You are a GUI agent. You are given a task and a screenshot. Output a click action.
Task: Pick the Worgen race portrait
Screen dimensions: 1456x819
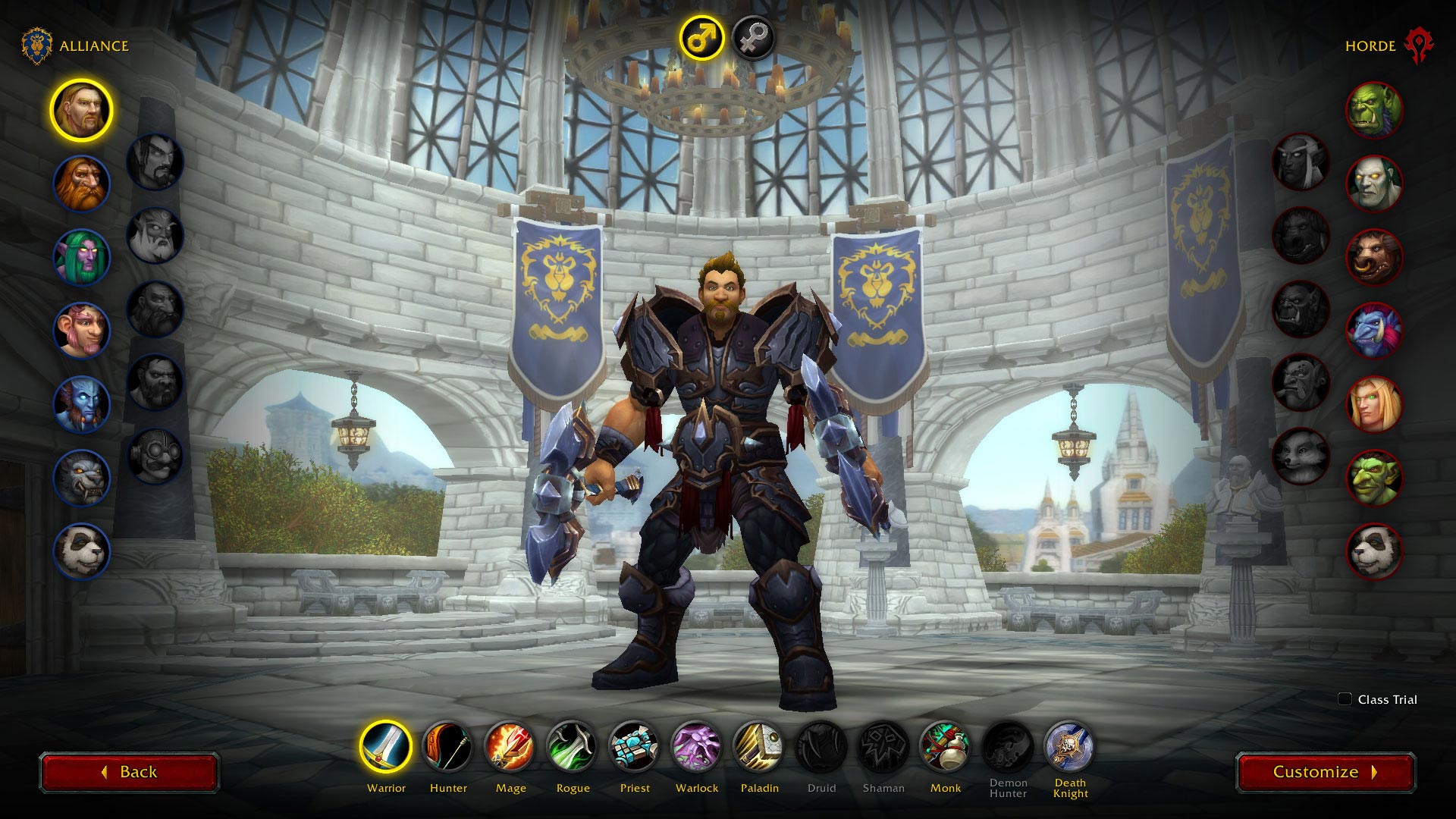tap(81, 478)
